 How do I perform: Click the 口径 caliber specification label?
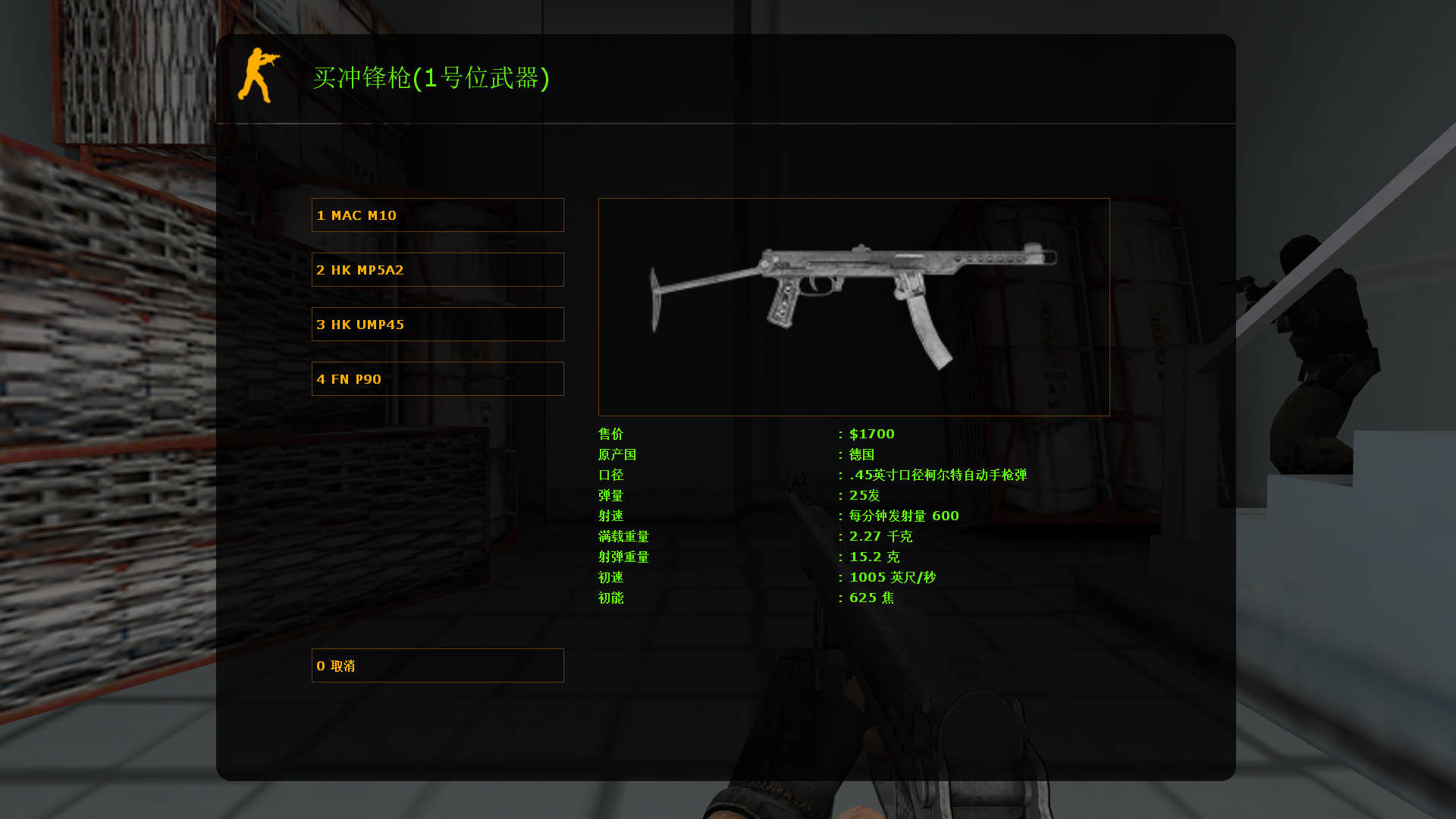610,475
